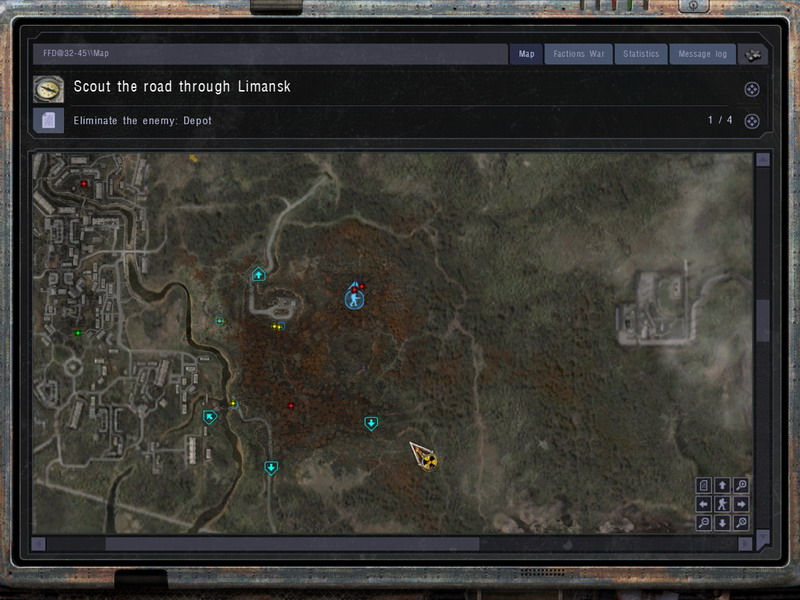
Task: Click the map's right arrow button
Action: tap(741, 504)
